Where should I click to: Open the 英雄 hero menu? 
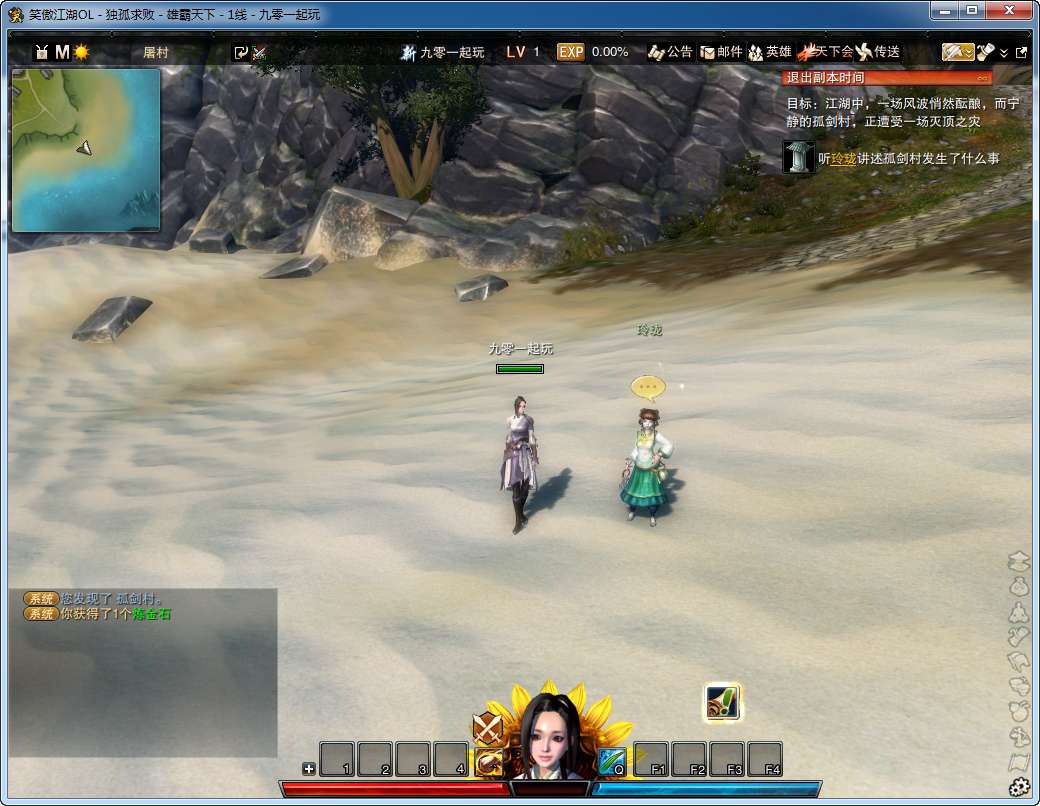770,52
